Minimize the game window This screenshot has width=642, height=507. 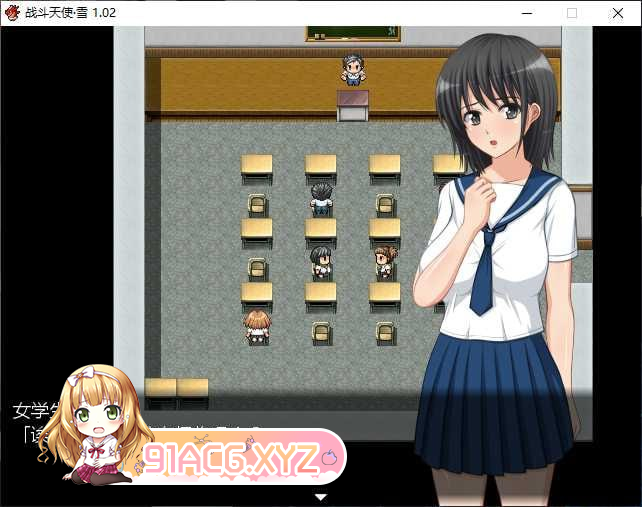[x=526, y=13]
